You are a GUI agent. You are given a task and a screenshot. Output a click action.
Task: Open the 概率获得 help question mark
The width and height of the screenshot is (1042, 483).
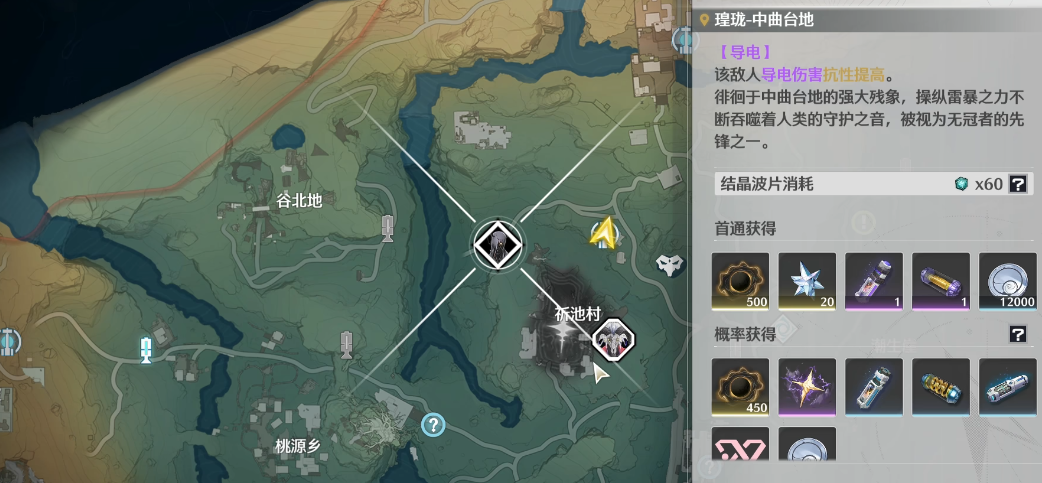[x=1018, y=334]
